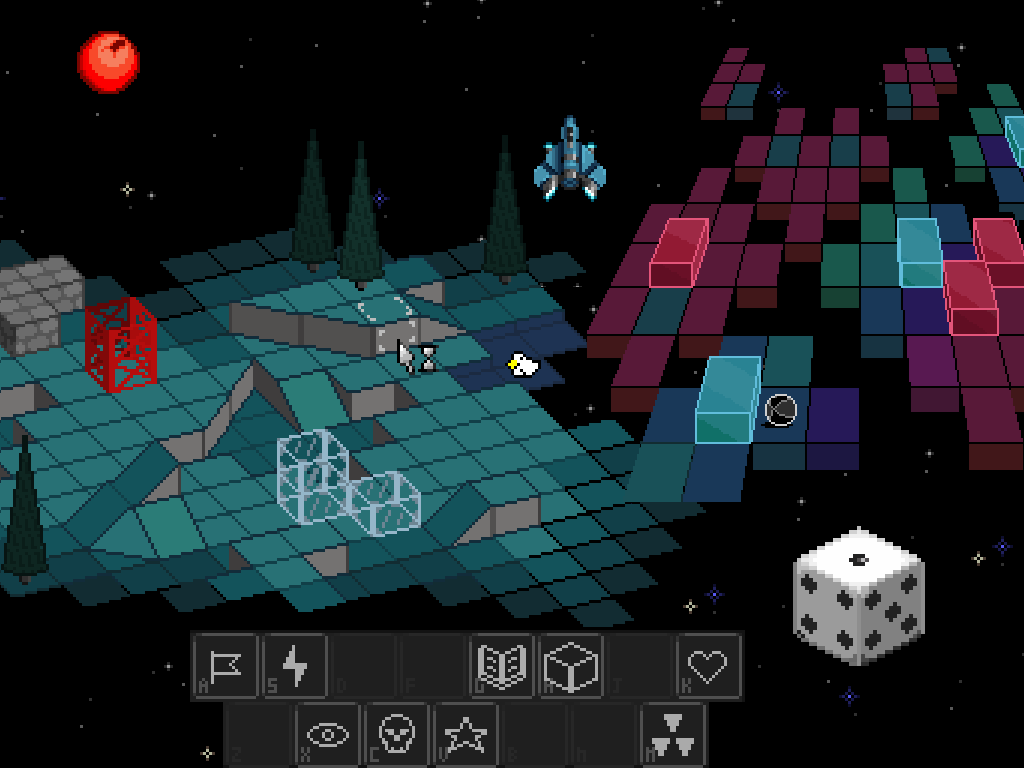This screenshot has width=1024, height=768.
Task: Choose the cube outline tool
Action: click(572, 666)
